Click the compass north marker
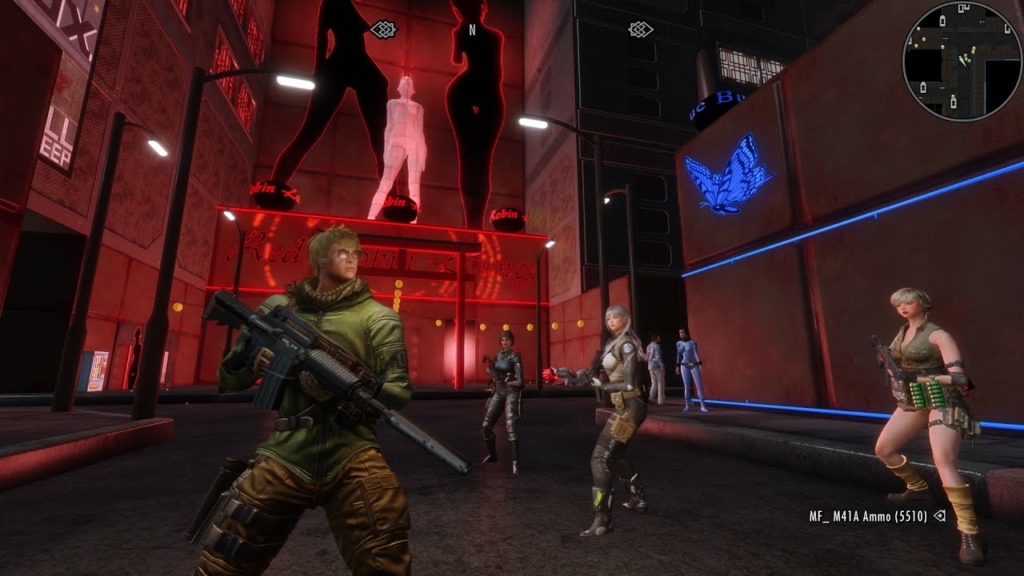The width and height of the screenshot is (1024, 576). coord(472,30)
